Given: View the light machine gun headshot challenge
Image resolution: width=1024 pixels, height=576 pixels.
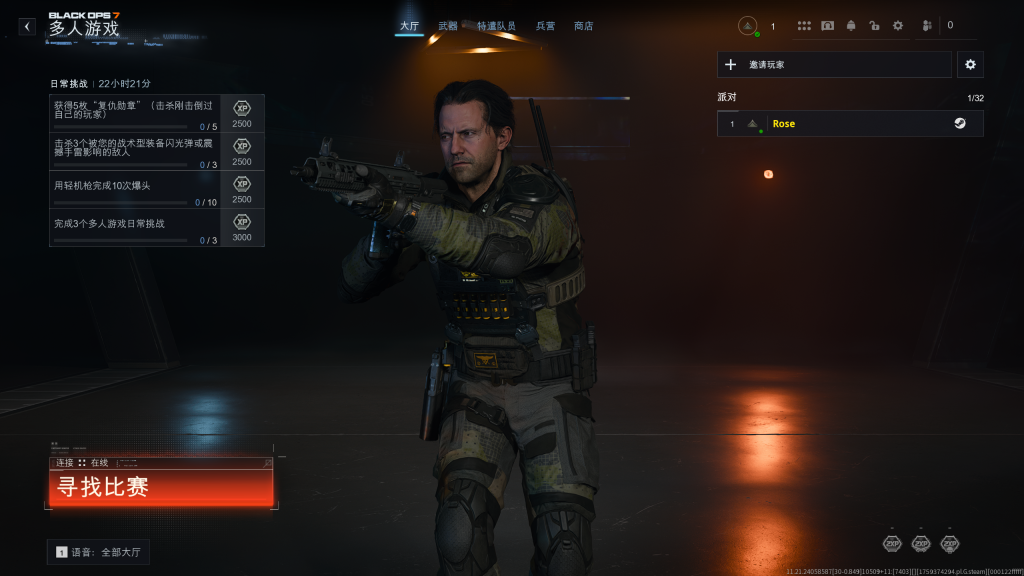Looking at the screenshot, I should click(x=135, y=189).
